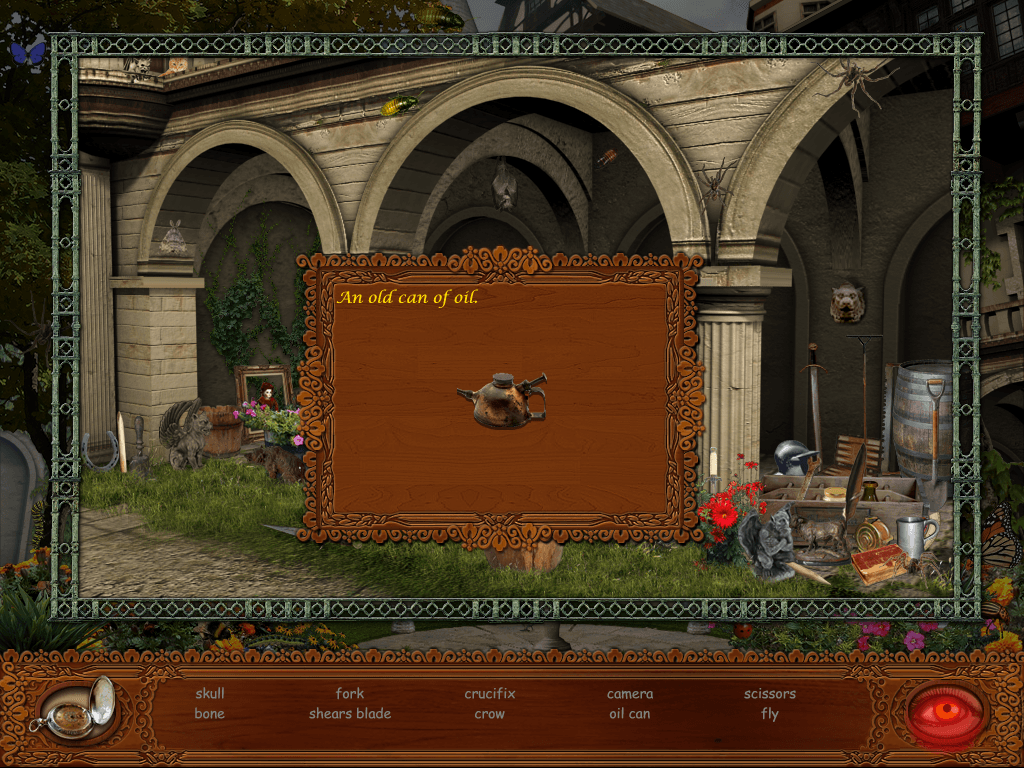1024x768 pixels.
Task: Select 'fly' from the item list
Action: (x=770, y=714)
